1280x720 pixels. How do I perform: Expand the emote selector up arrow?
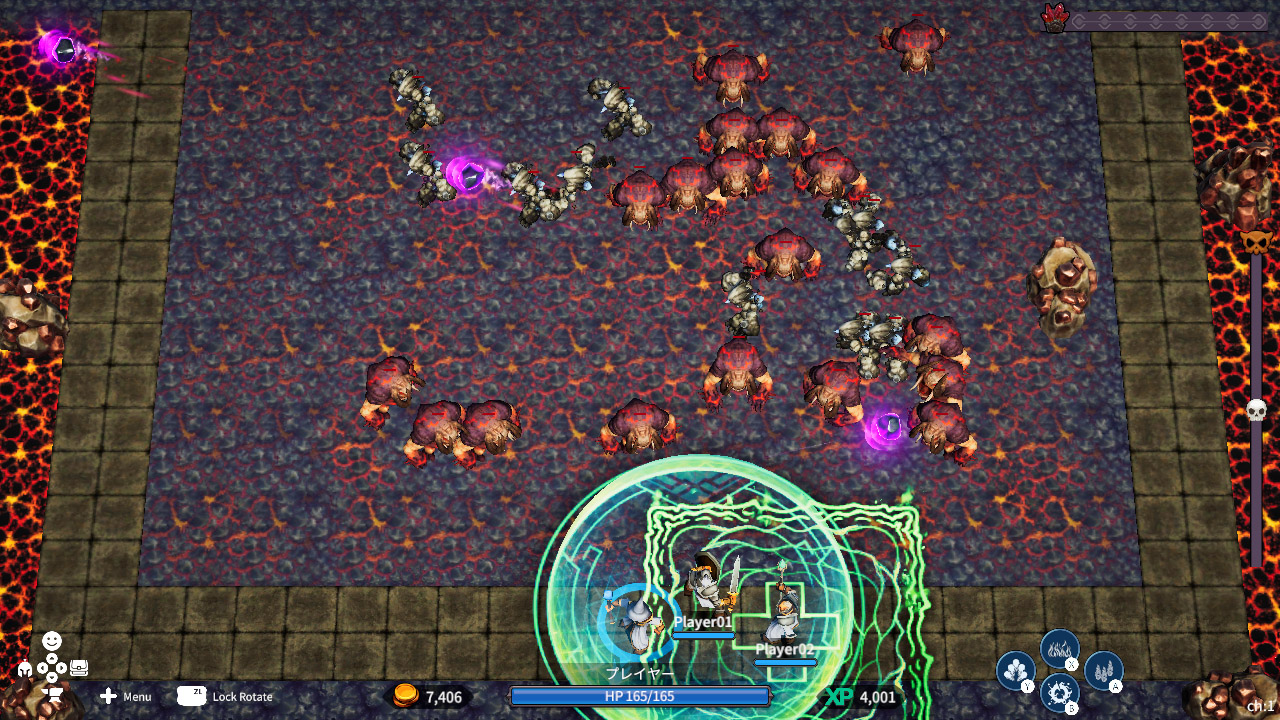point(53,657)
